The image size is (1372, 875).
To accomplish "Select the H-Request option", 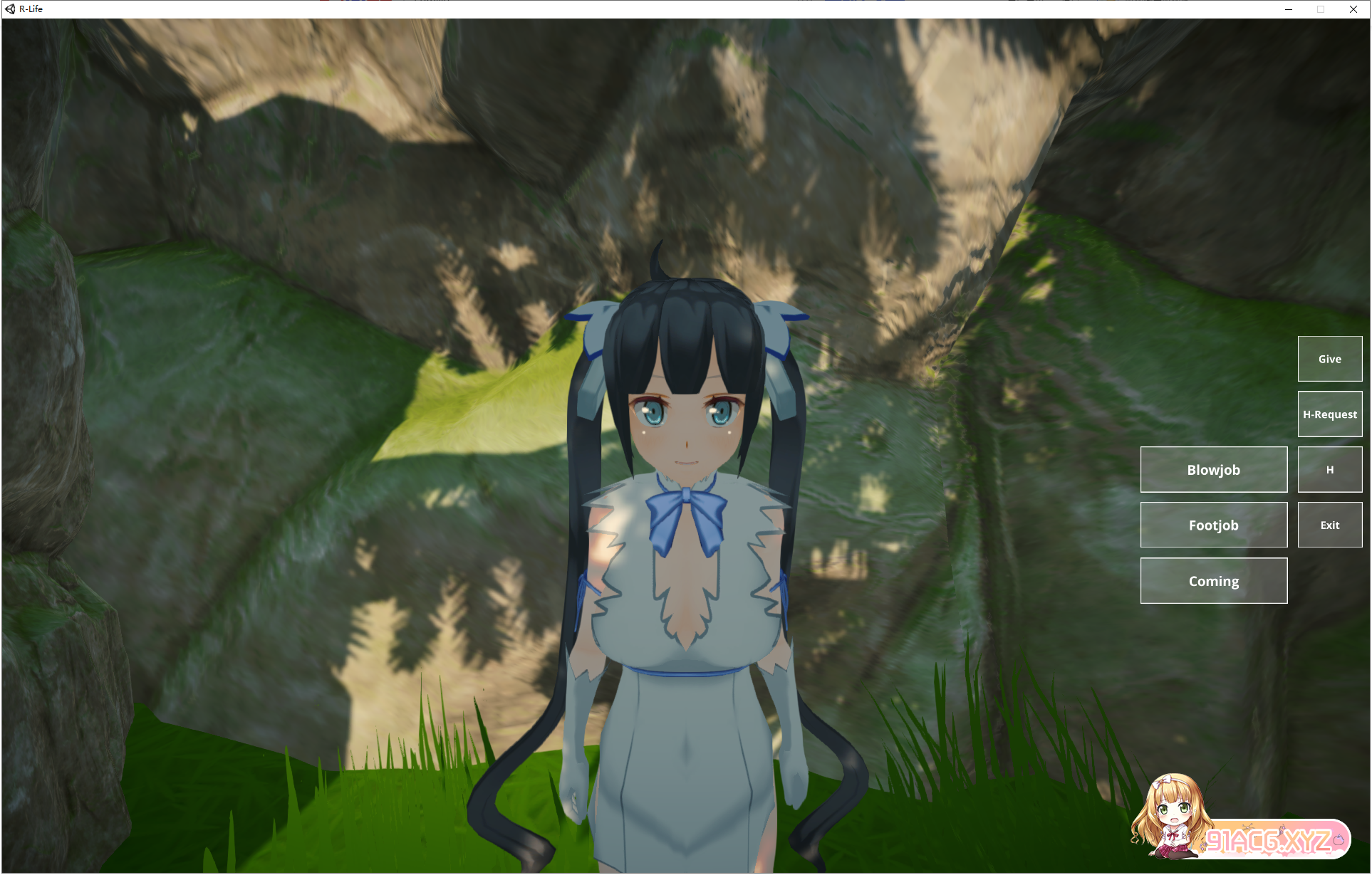I will (1329, 414).
